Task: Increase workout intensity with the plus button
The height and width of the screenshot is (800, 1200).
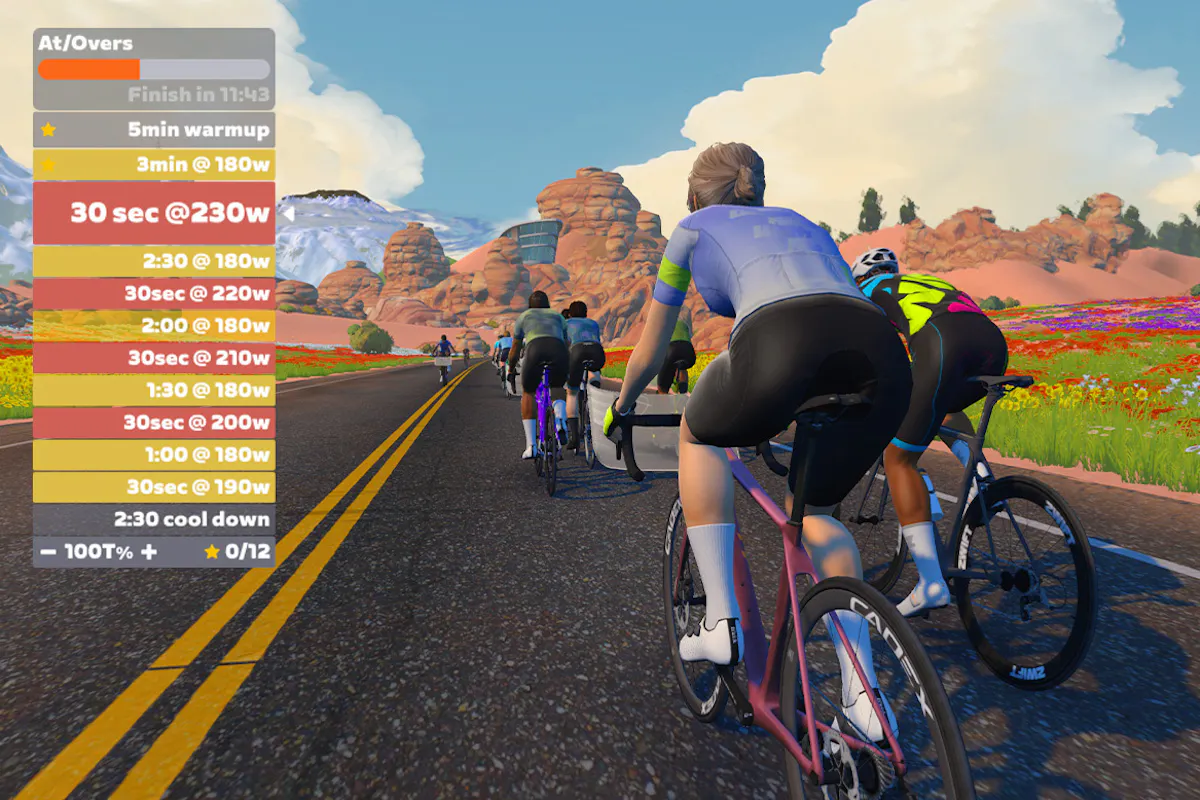Action: pos(149,552)
